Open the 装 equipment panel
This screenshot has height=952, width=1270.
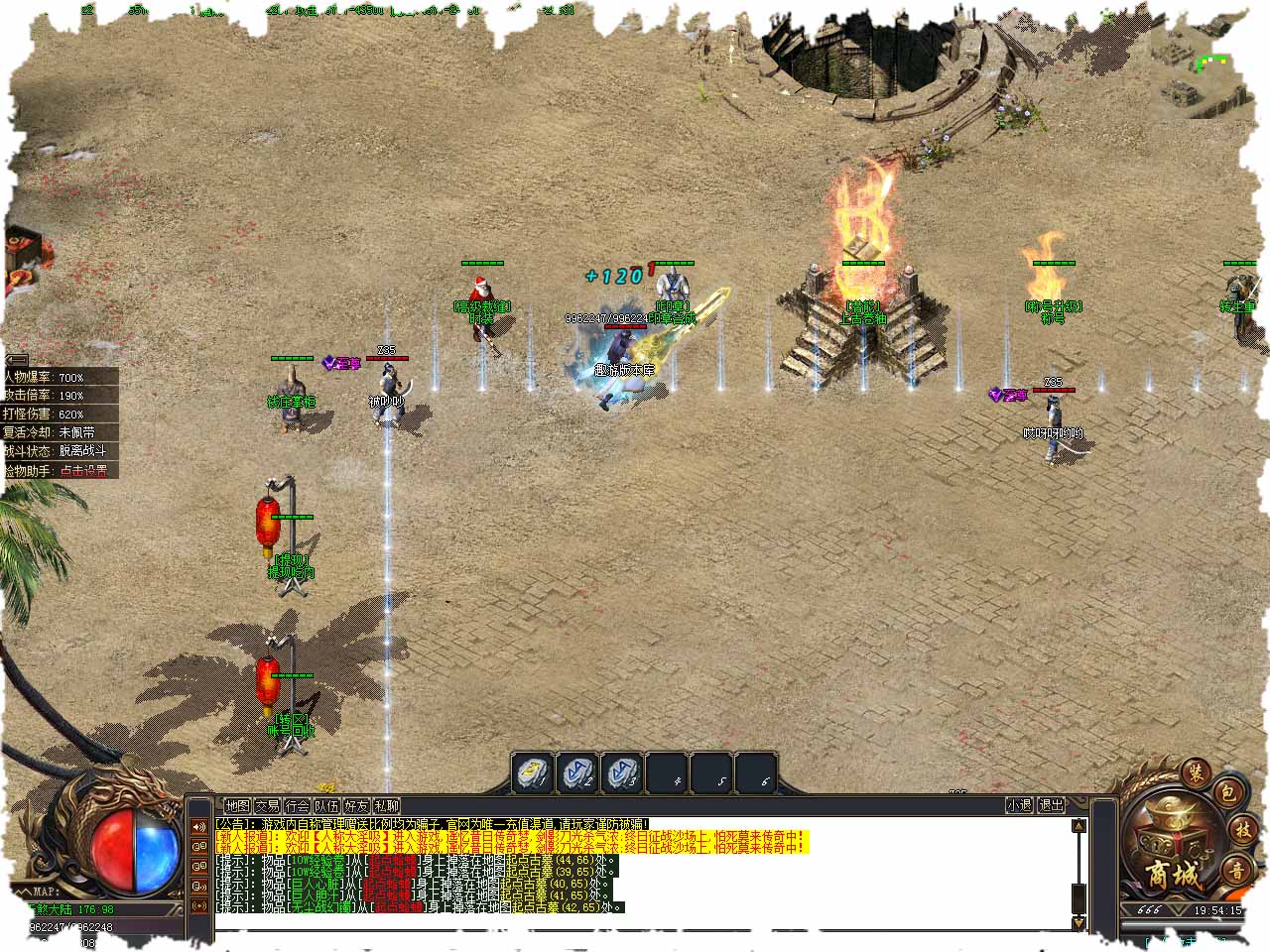pyautogui.click(x=1194, y=773)
